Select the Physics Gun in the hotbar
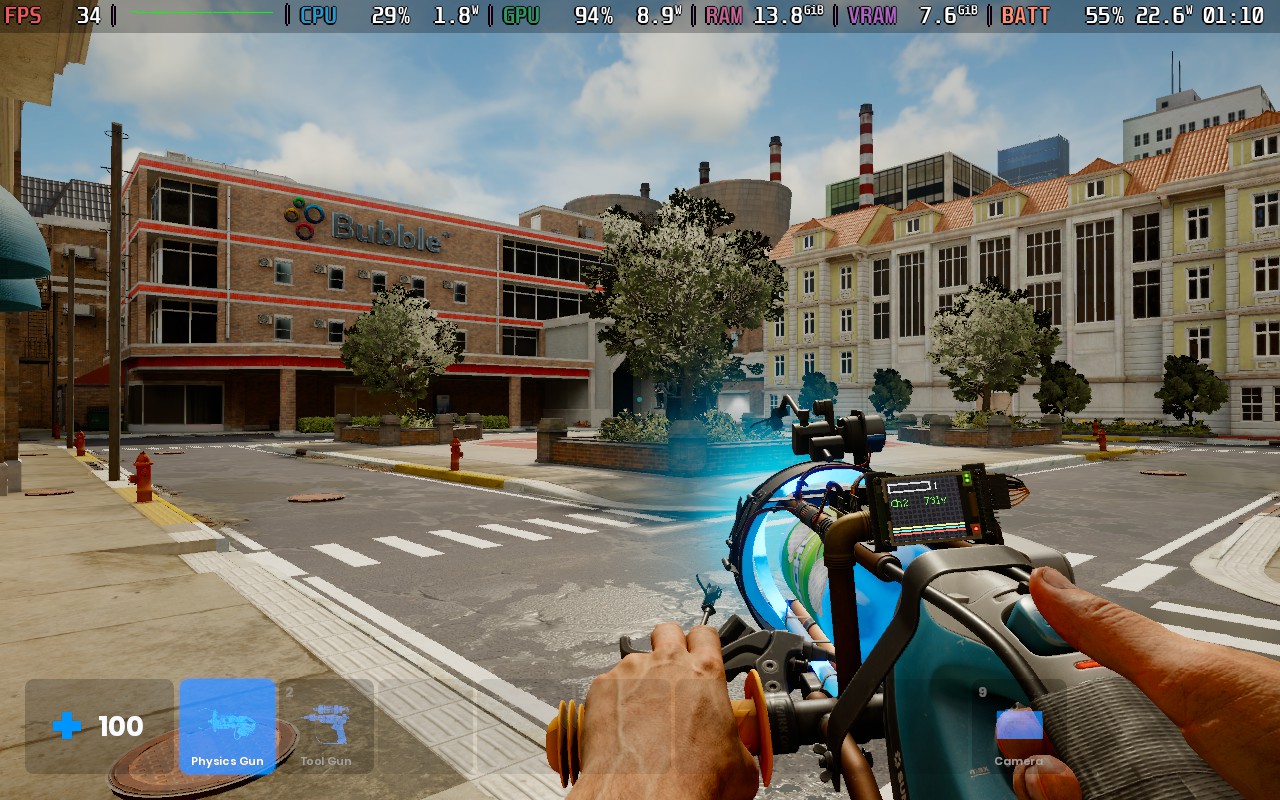This screenshot has height=800, width=1280. click(226, 726)
